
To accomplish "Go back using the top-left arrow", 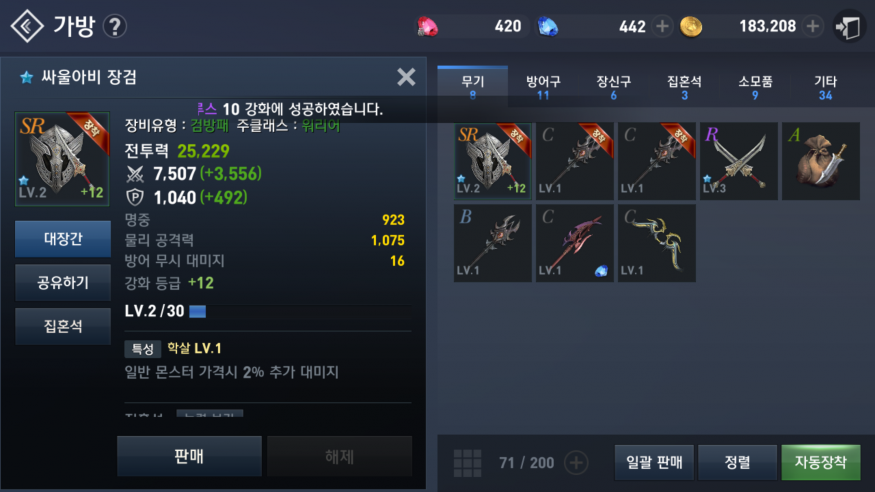I will click(x=27, y=26).
